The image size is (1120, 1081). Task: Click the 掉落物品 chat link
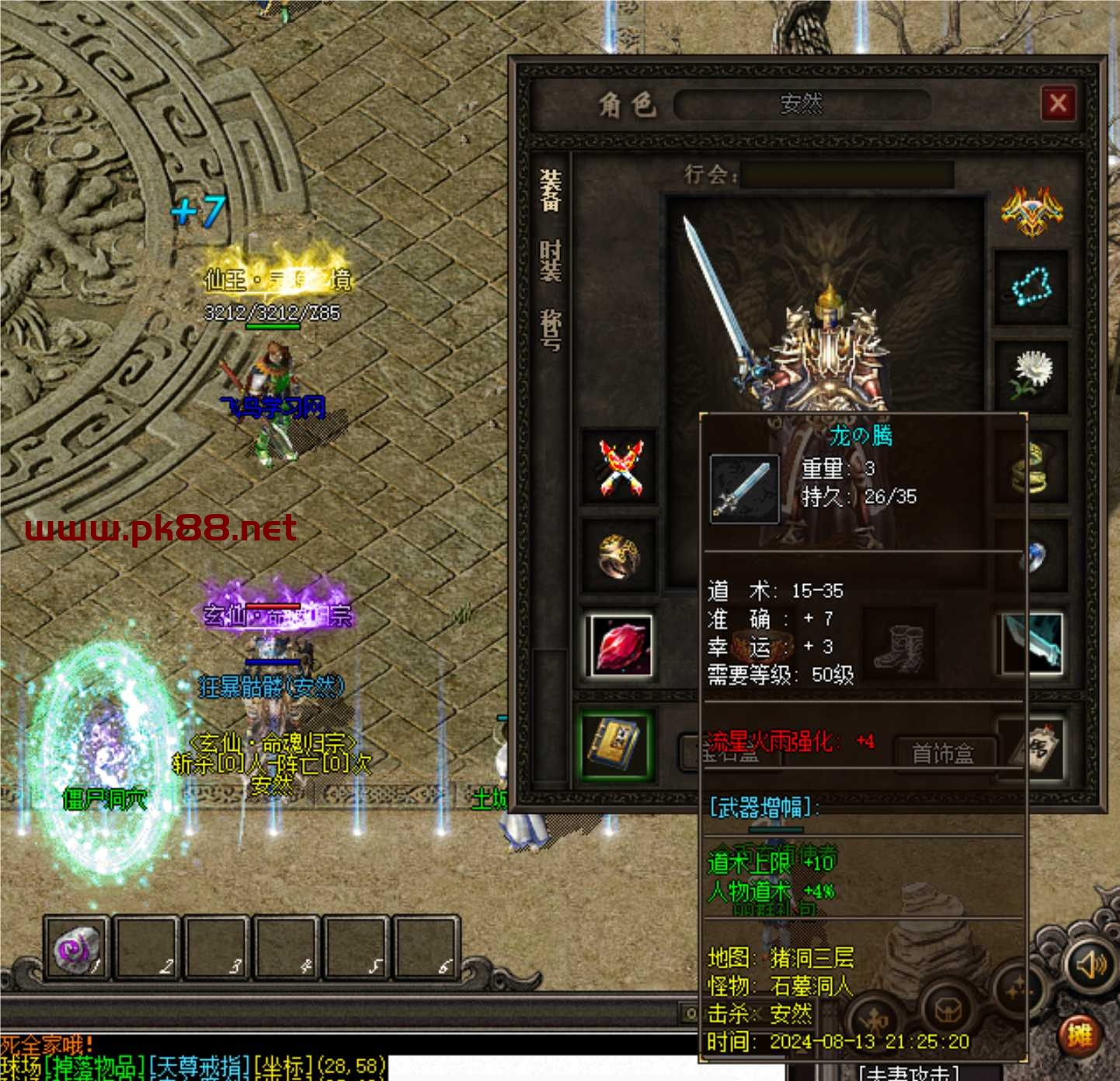(95, 1068)
